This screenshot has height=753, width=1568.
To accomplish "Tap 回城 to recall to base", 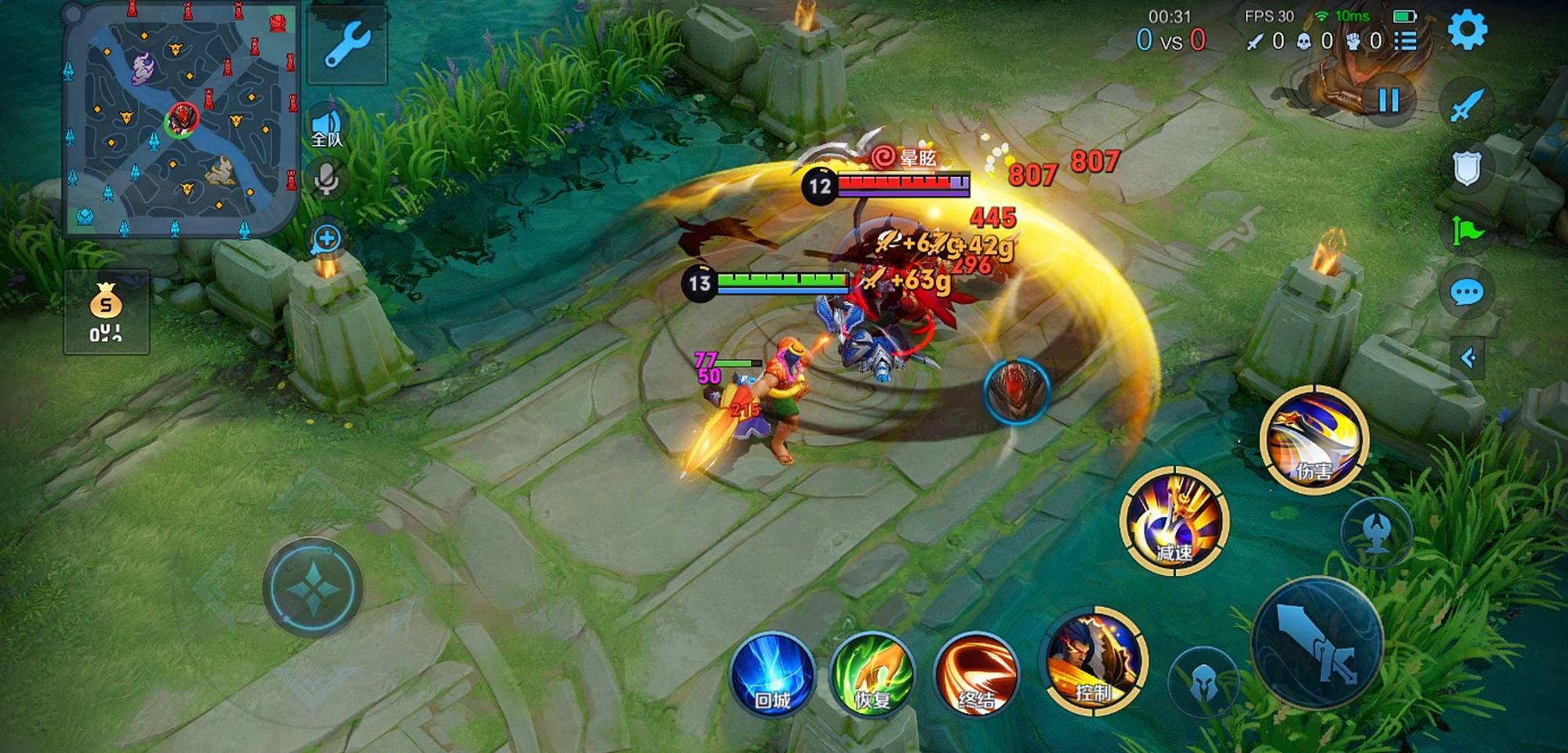I will click(x=772, y=674).
